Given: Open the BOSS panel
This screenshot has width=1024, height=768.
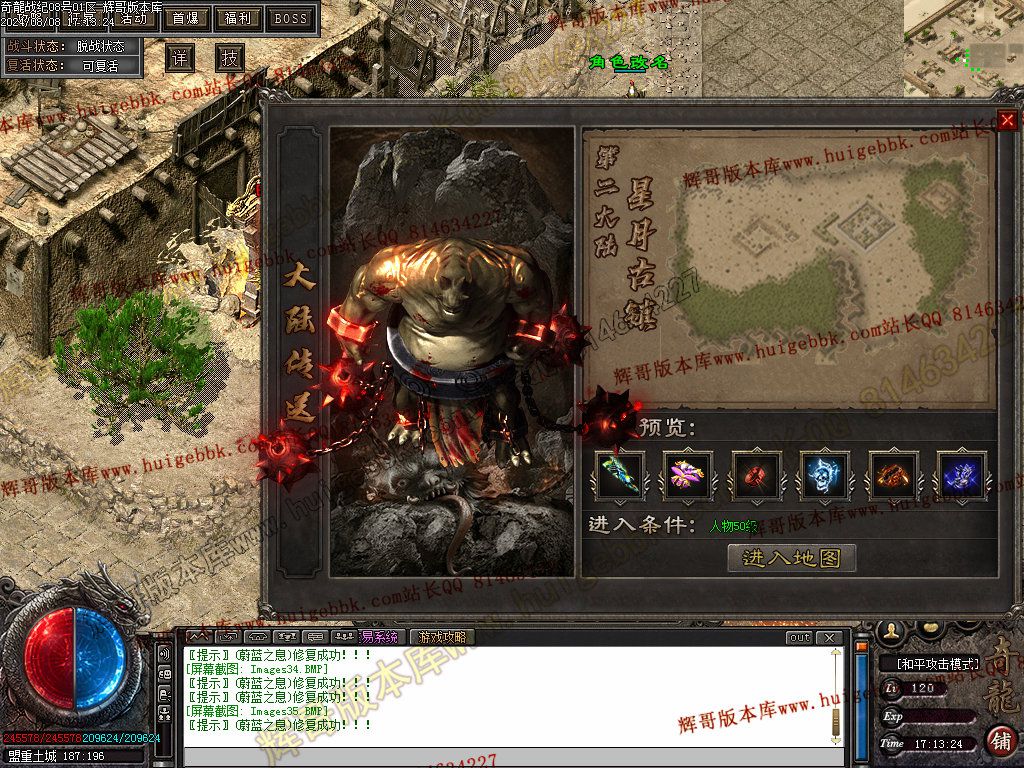Looking at the screenshot, I should click(291, 18).
